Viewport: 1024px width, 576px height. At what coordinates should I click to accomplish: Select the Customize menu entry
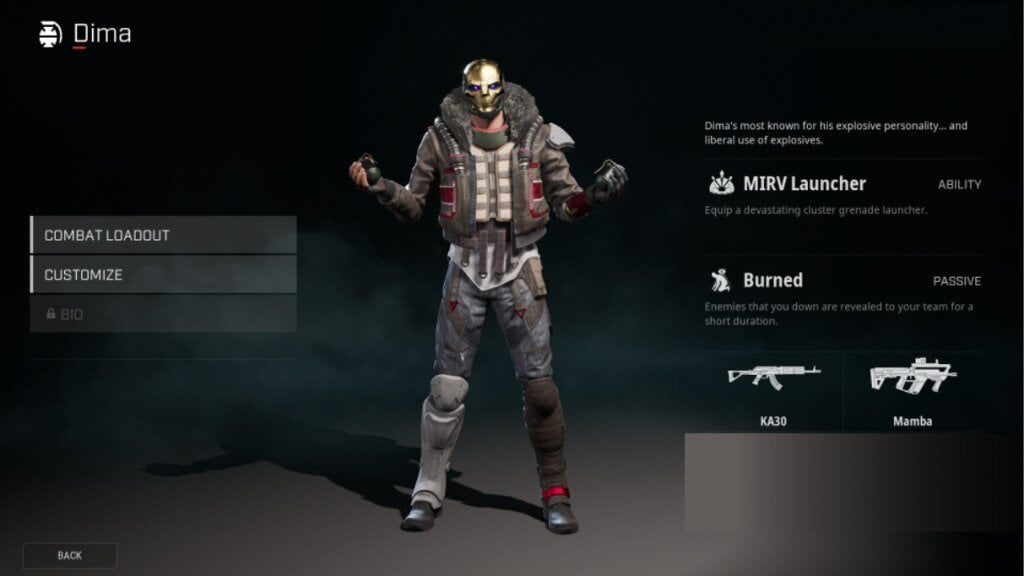click(163, 274)
